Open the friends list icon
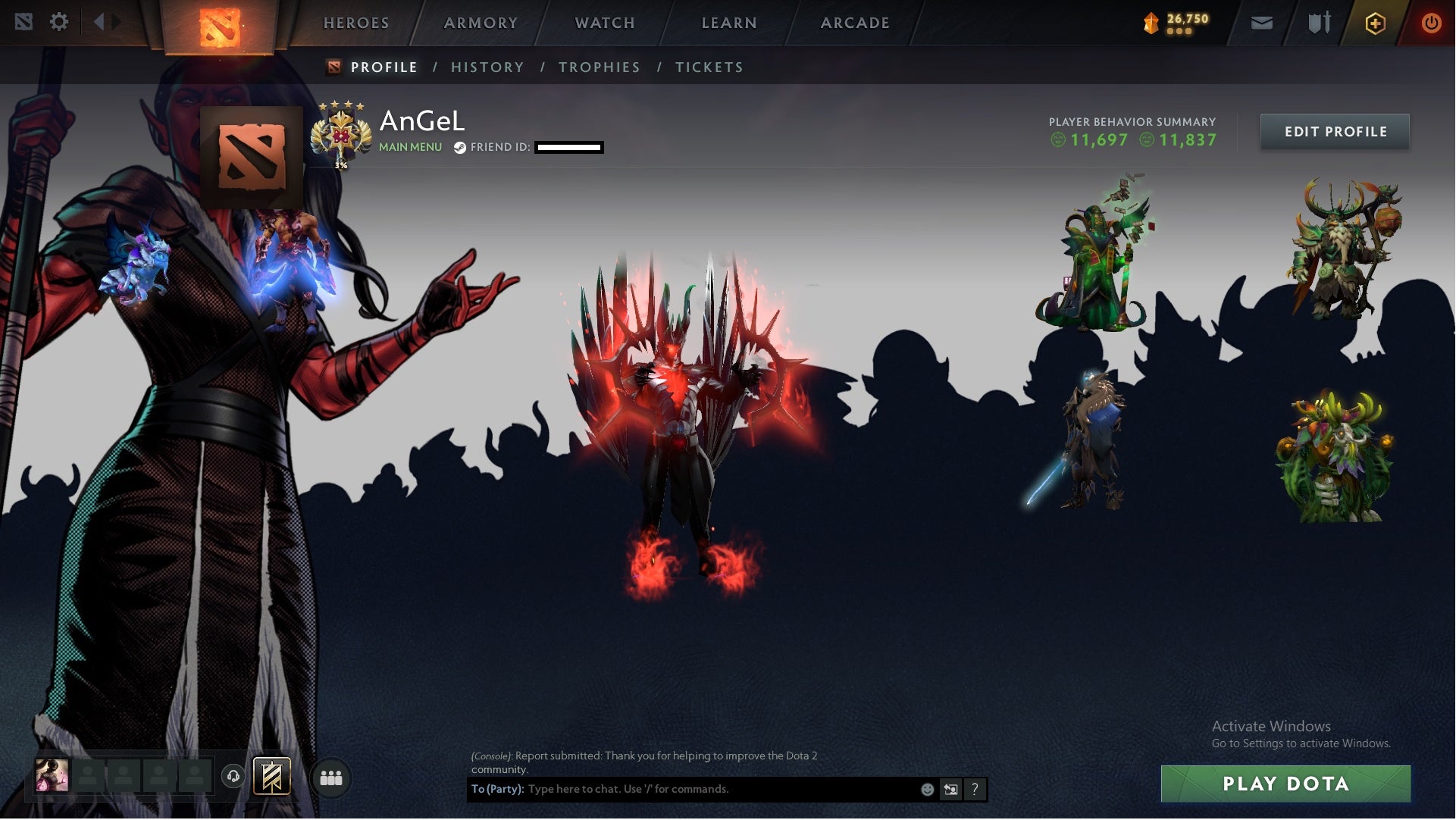Image resolution: width=1456 pixels, height=820 pixels. click(x=330, y=777)
